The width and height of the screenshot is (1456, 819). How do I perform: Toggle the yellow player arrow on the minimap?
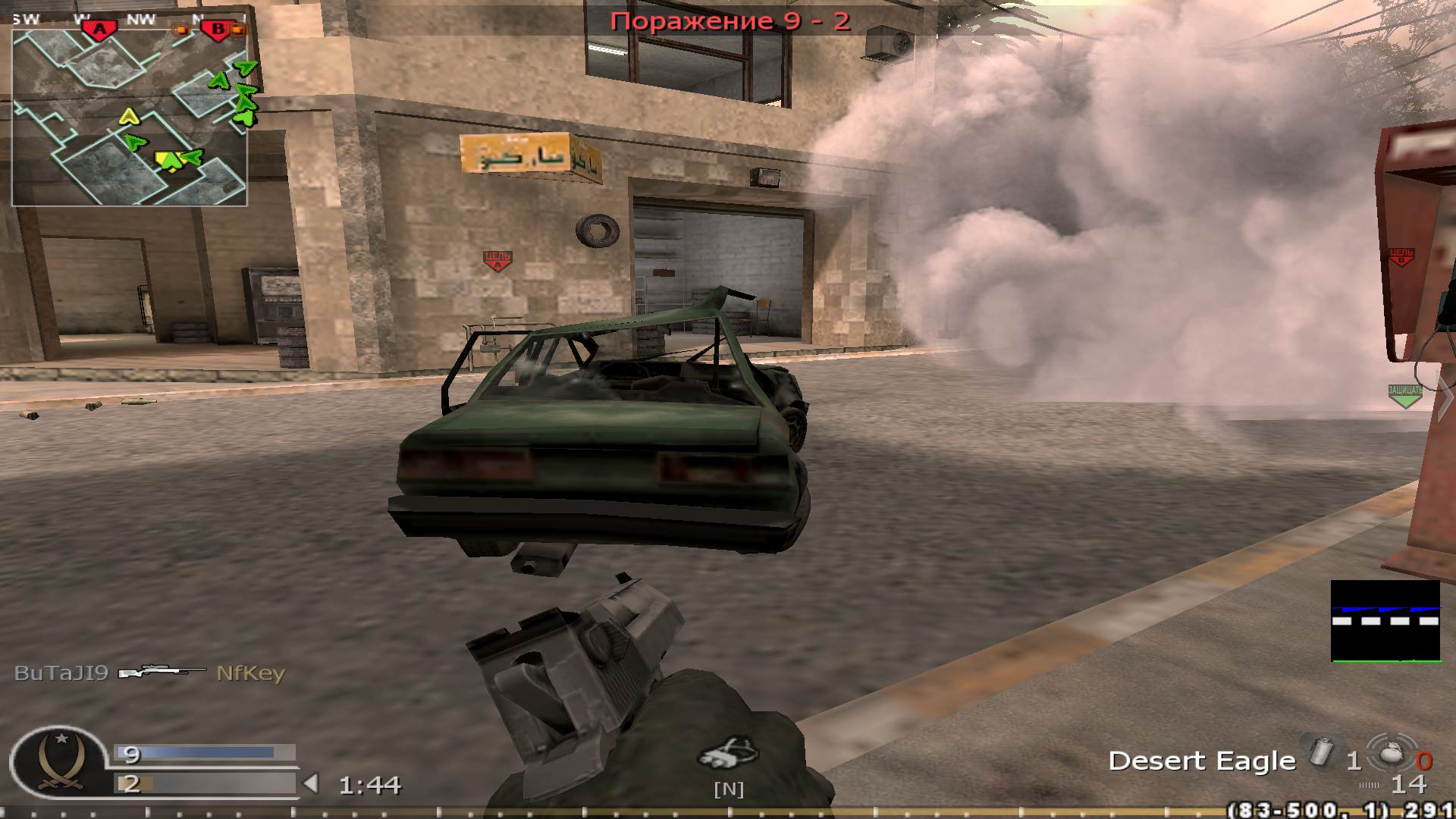pyautogui.click(x=130, y=118)
